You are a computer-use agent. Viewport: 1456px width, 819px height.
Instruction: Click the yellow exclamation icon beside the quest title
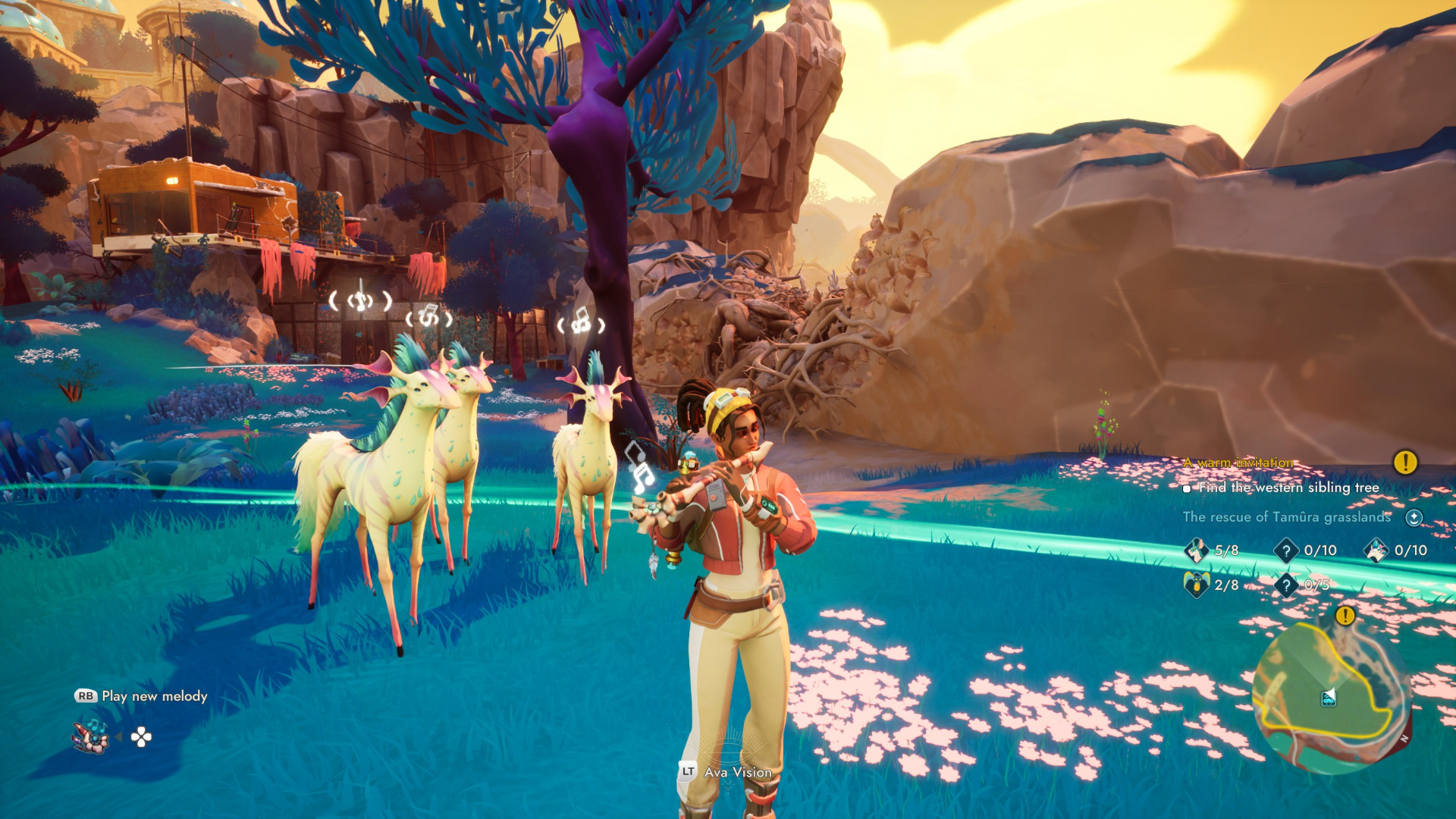(x=1405, y=462)
